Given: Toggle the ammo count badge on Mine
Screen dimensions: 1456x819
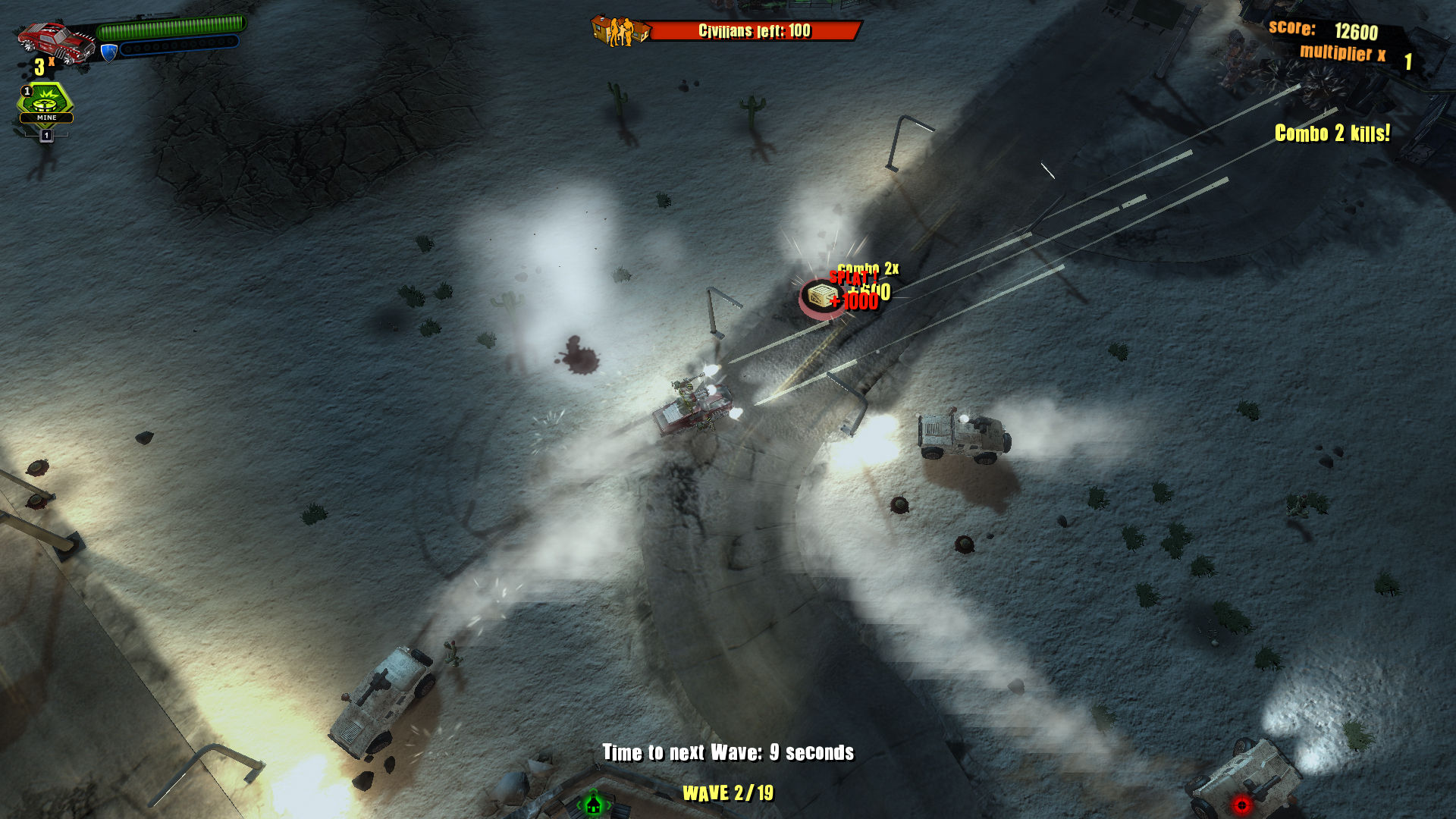Looking at the screenshot, I should coord(27,90).
